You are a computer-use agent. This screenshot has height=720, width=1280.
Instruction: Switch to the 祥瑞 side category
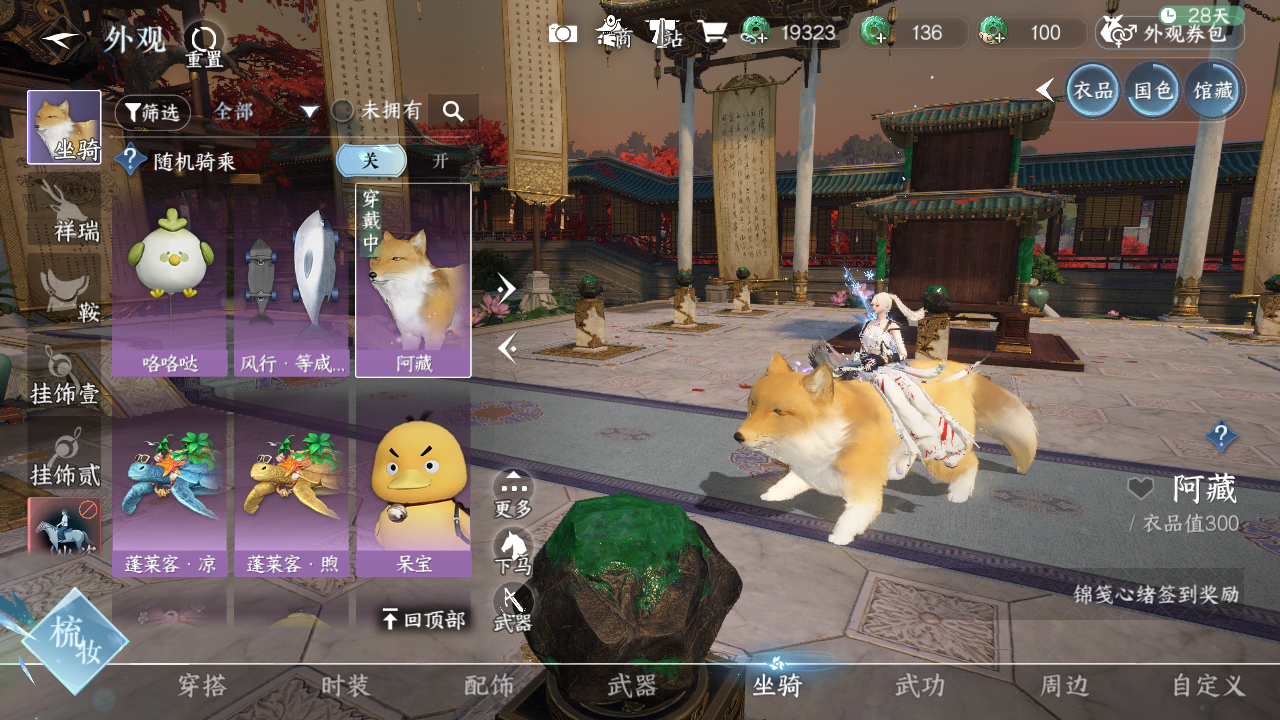(64, 212)
